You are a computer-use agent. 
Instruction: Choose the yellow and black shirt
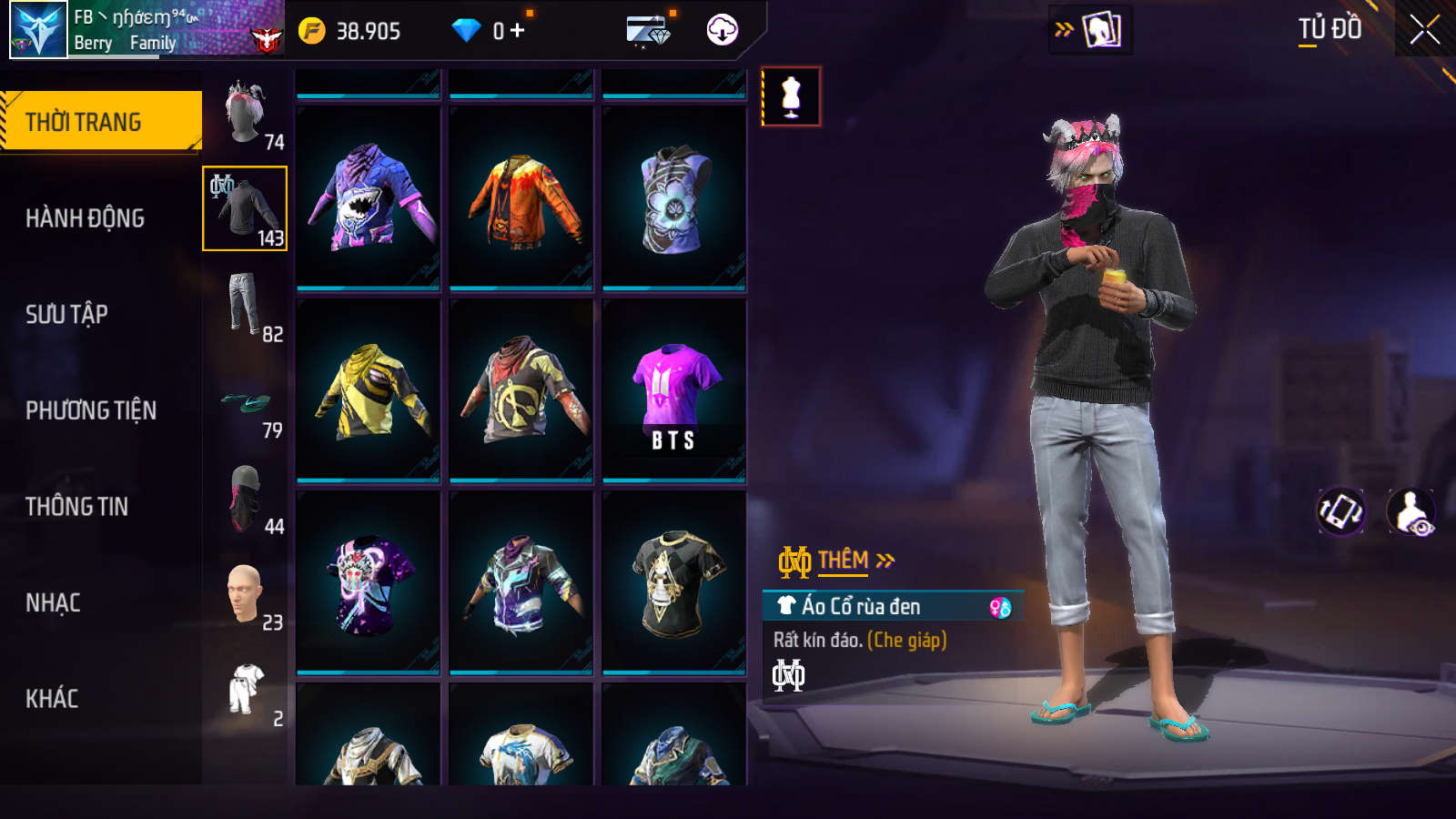pos(368,389)
